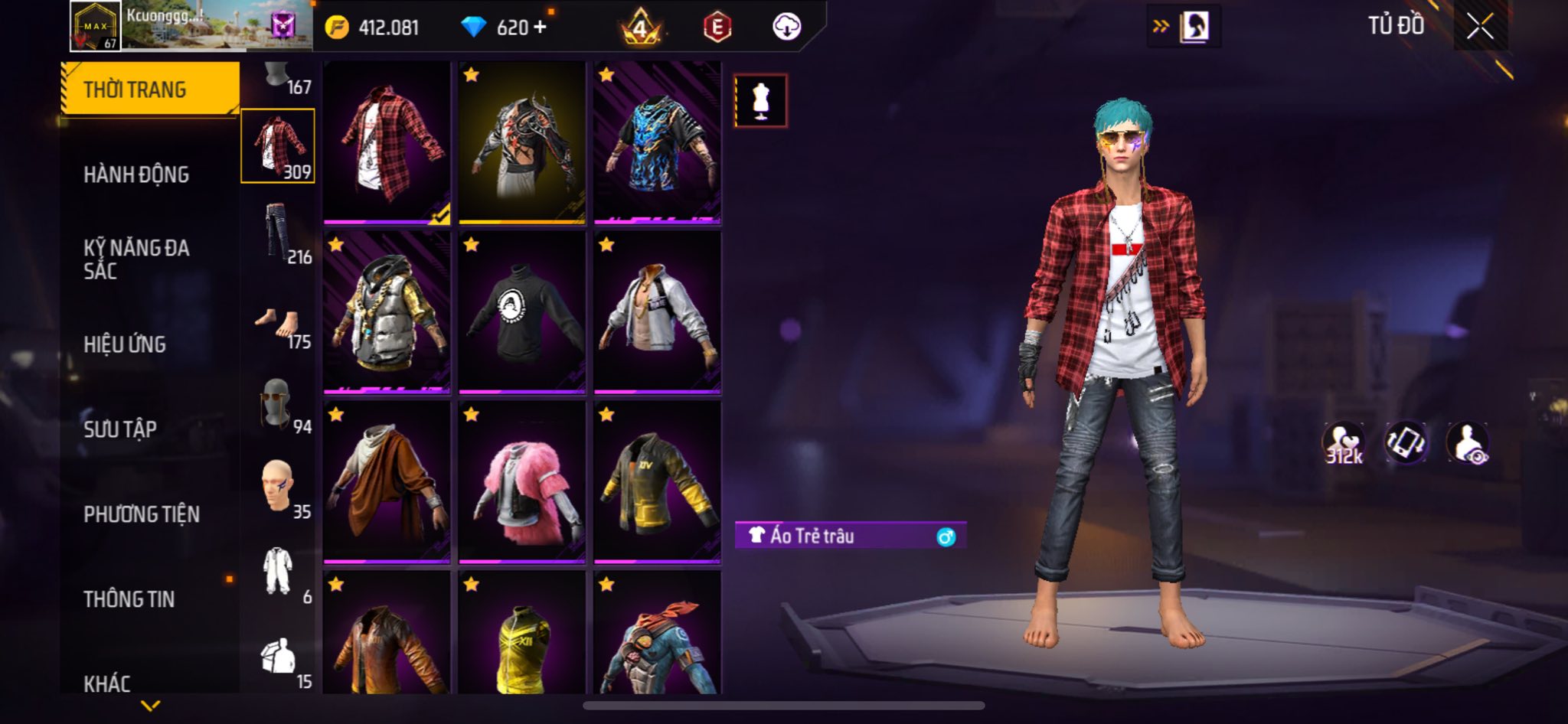Tap the rotate phone view icon
Viewport: 1568px width, 724px height.
1405,443
